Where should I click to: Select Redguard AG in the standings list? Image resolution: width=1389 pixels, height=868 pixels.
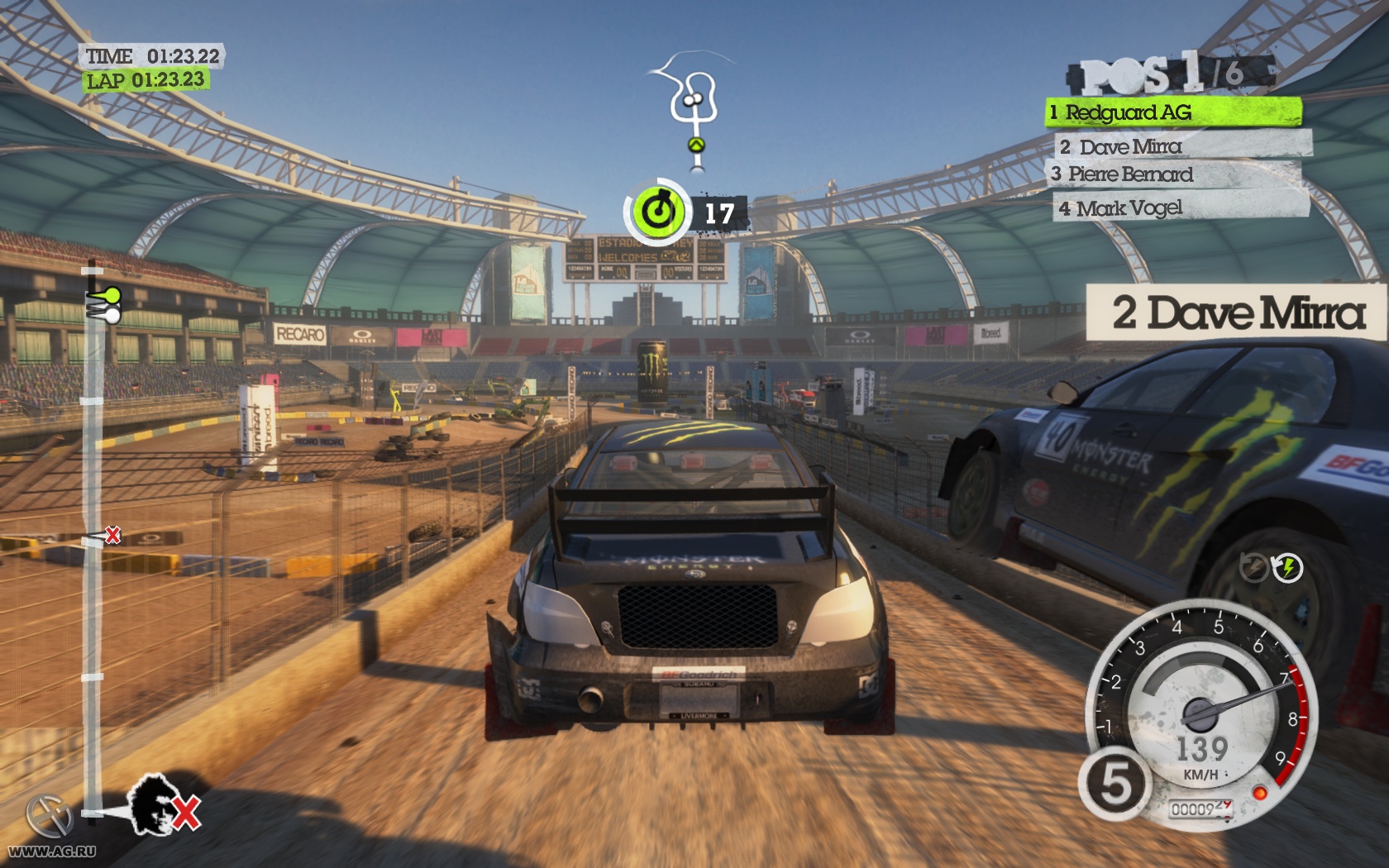click(x=1172, y=112)
